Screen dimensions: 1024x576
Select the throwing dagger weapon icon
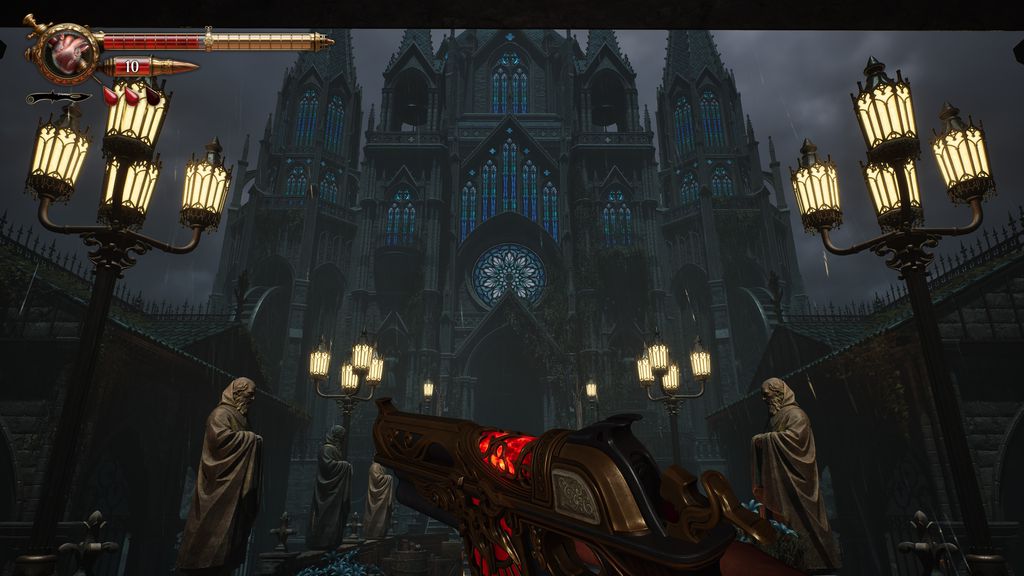tap(57, 97)
